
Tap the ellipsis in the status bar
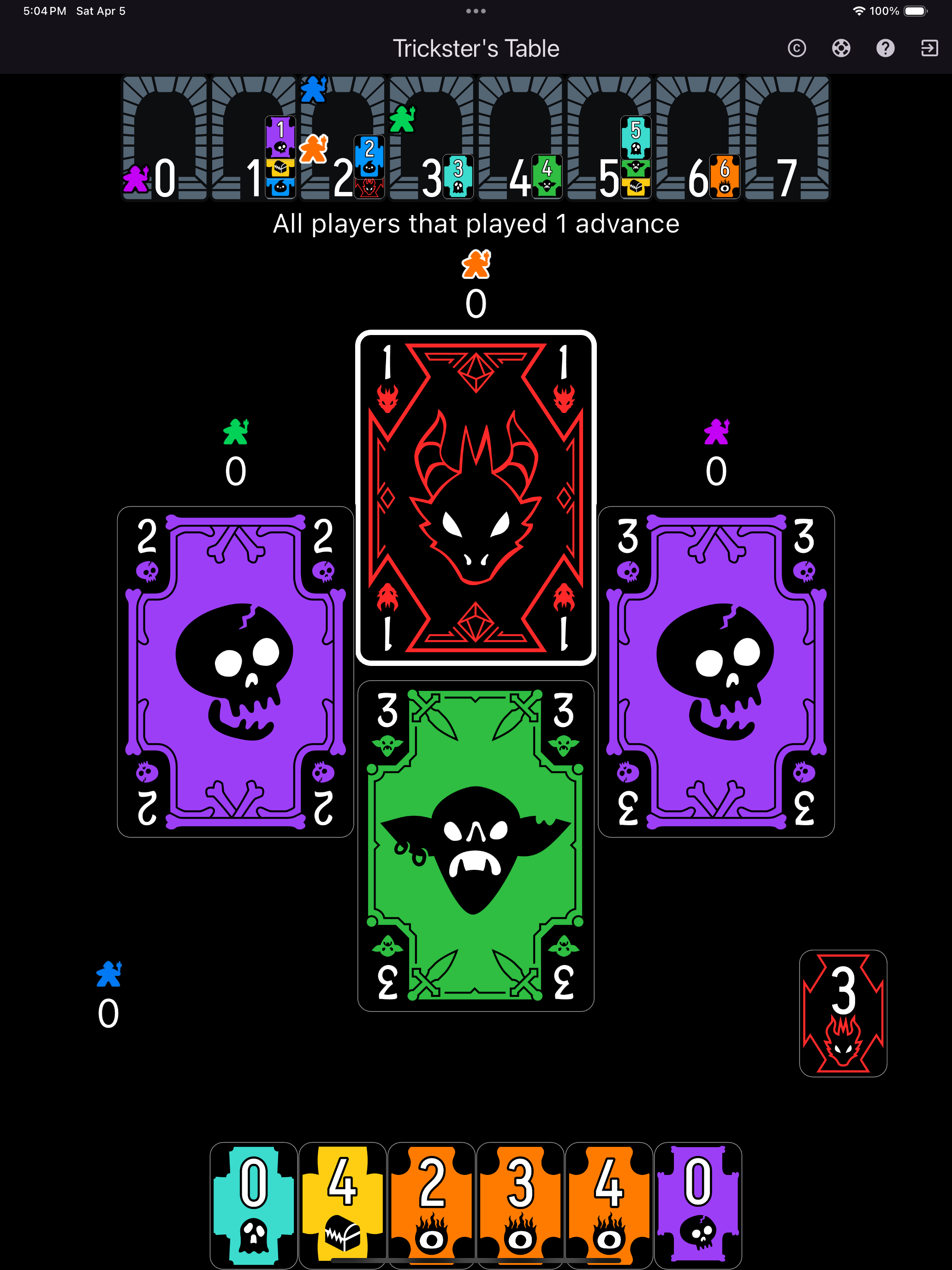[476, 11]
